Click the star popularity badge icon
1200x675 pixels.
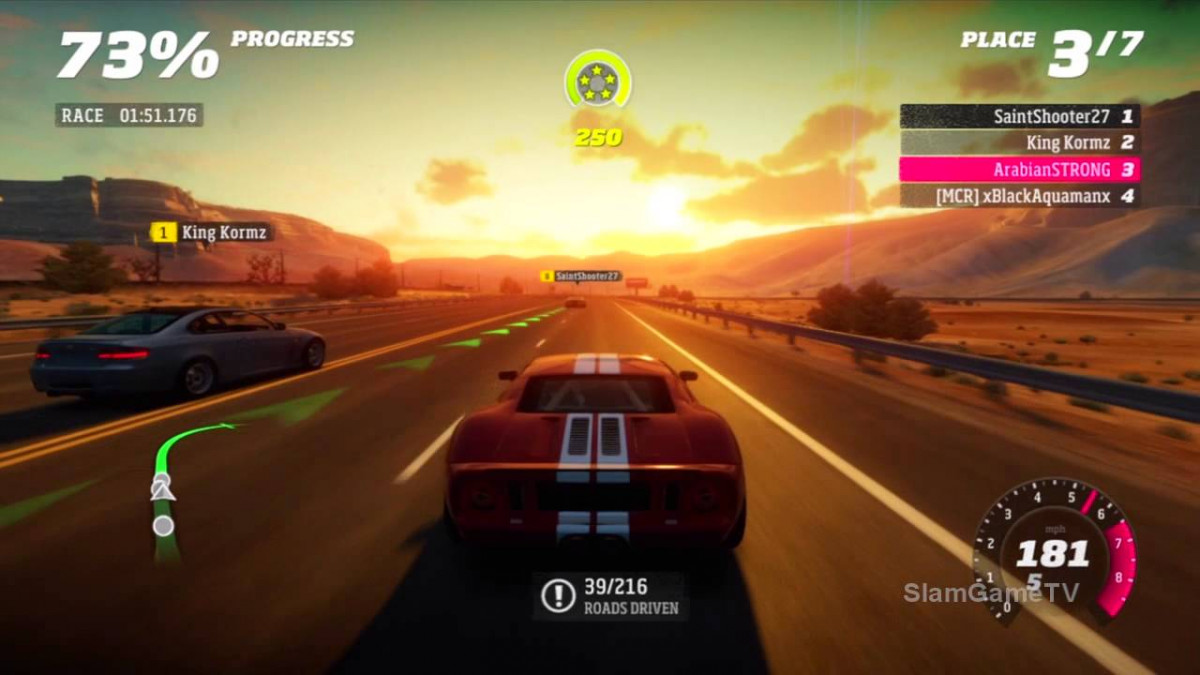[x=597, y=80]
